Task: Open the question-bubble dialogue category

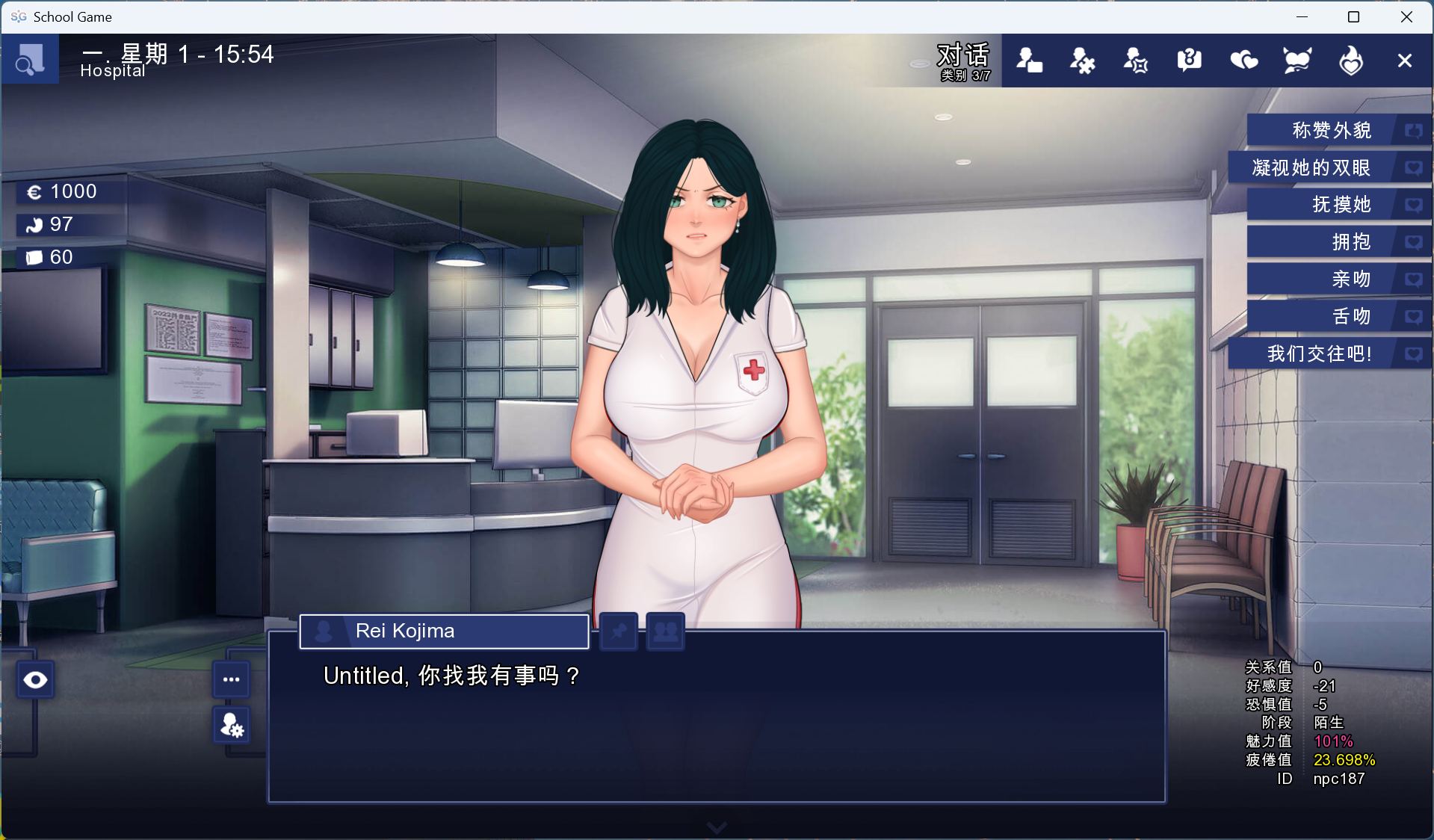Action: (1188, 60)
